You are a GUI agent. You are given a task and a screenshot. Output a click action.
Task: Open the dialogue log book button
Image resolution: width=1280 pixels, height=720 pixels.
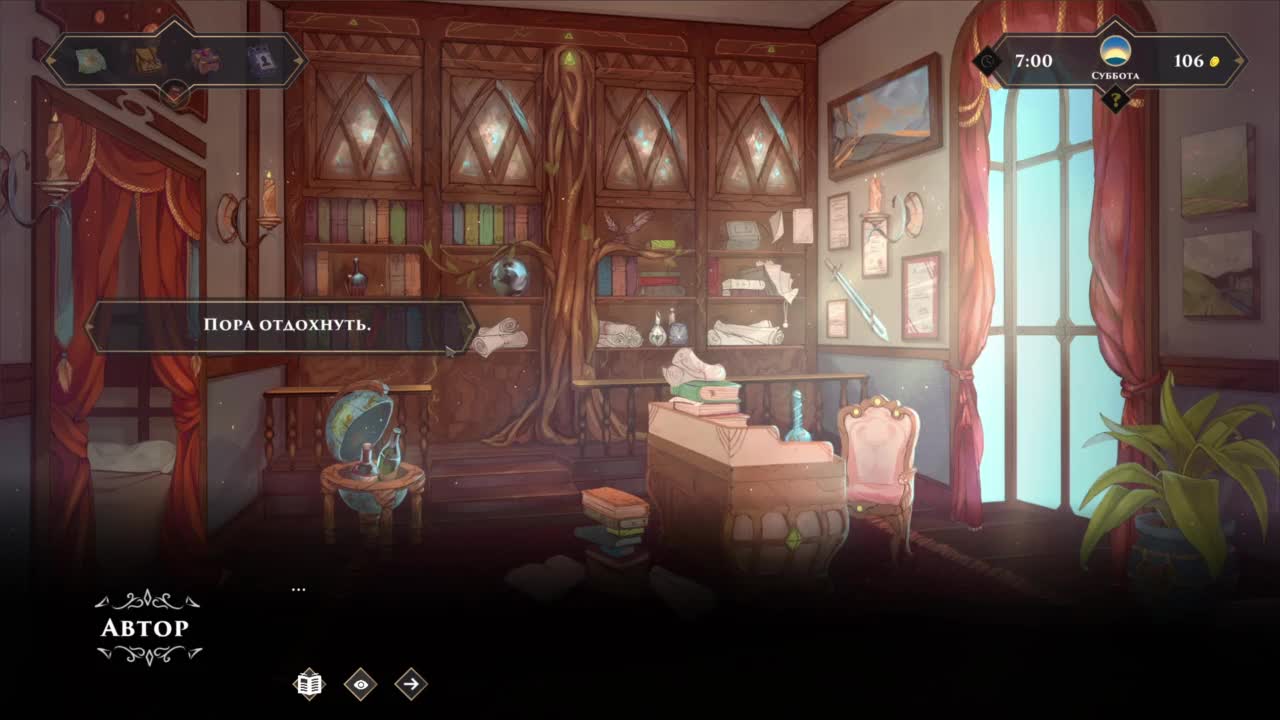click(x=310, y=684)
